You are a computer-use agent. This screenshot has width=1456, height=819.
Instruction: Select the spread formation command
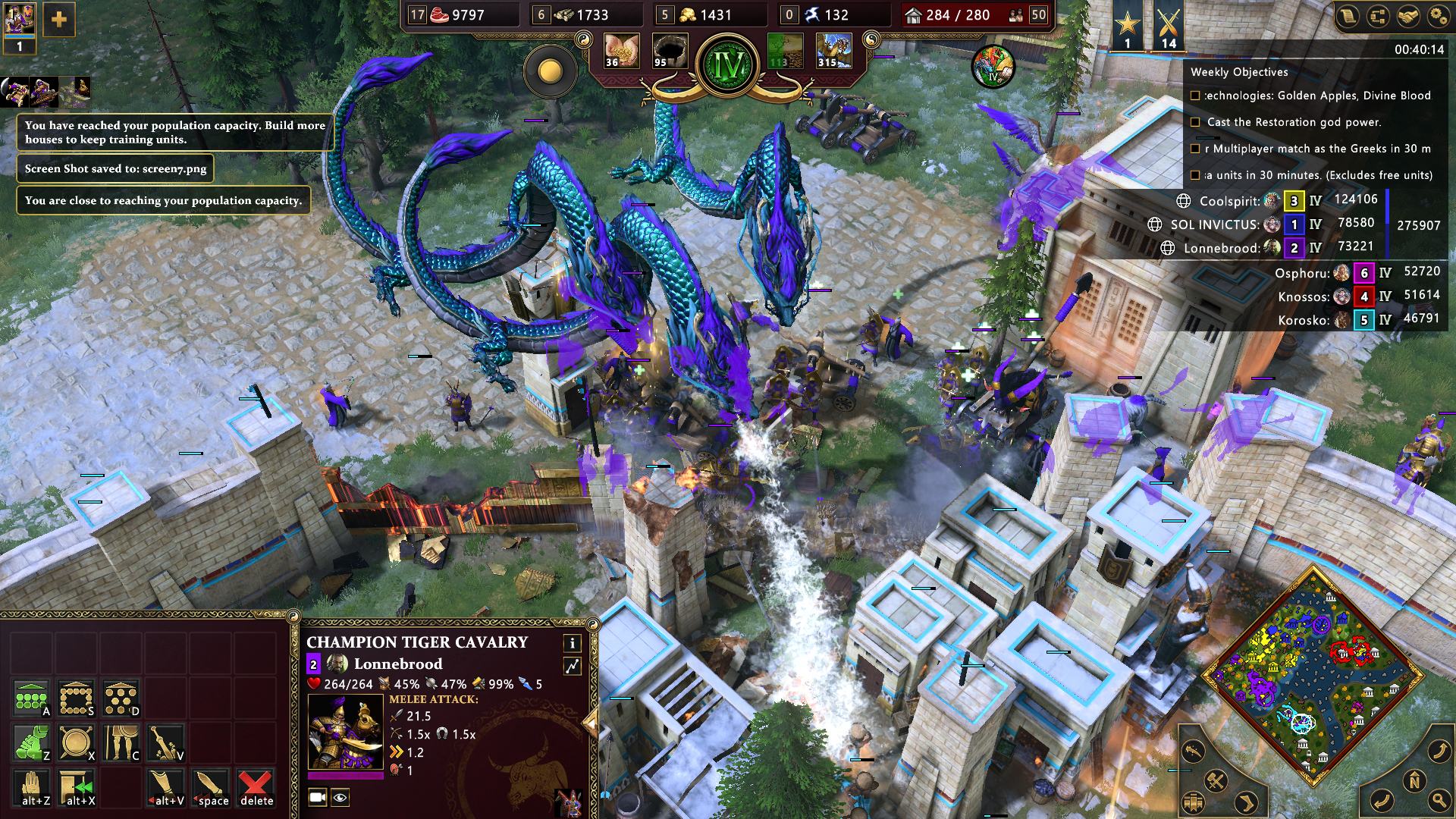(x=121, y=698)
